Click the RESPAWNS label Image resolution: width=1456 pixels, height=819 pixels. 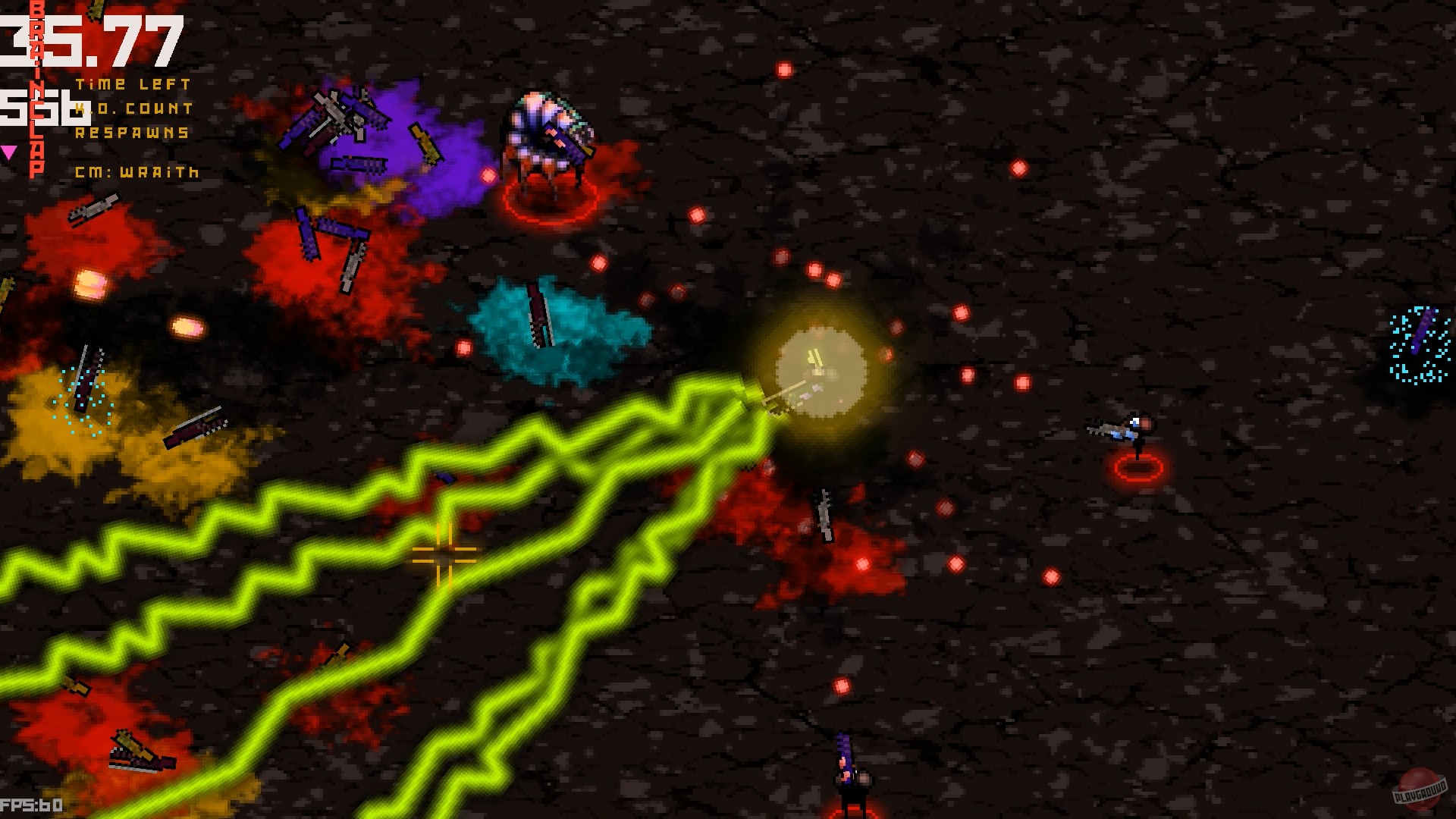pos(133,133)
